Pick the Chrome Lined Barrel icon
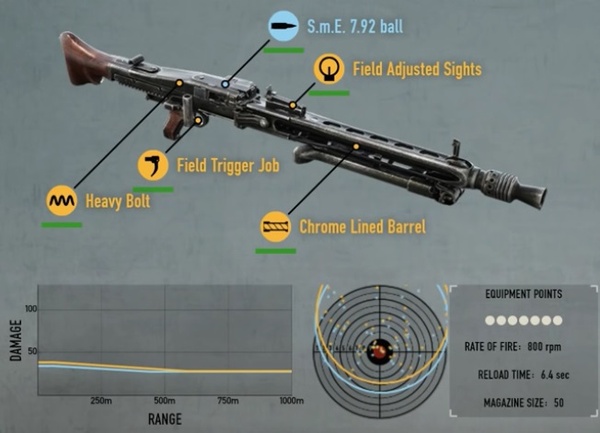 point(275,227)
